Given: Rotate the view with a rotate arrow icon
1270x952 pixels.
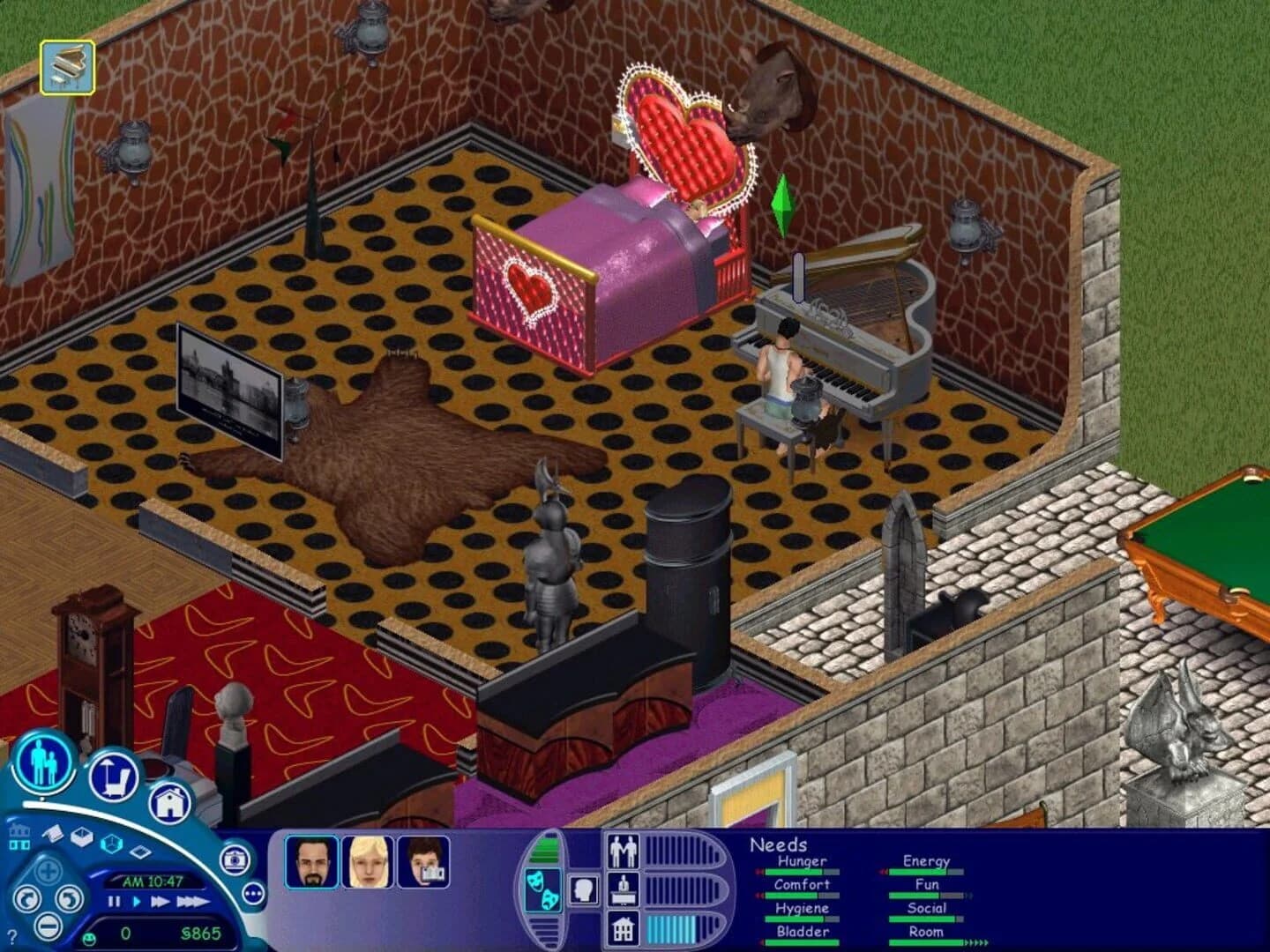Looking at the screenshot, I should pyautogui.click(x=28, y=899).
